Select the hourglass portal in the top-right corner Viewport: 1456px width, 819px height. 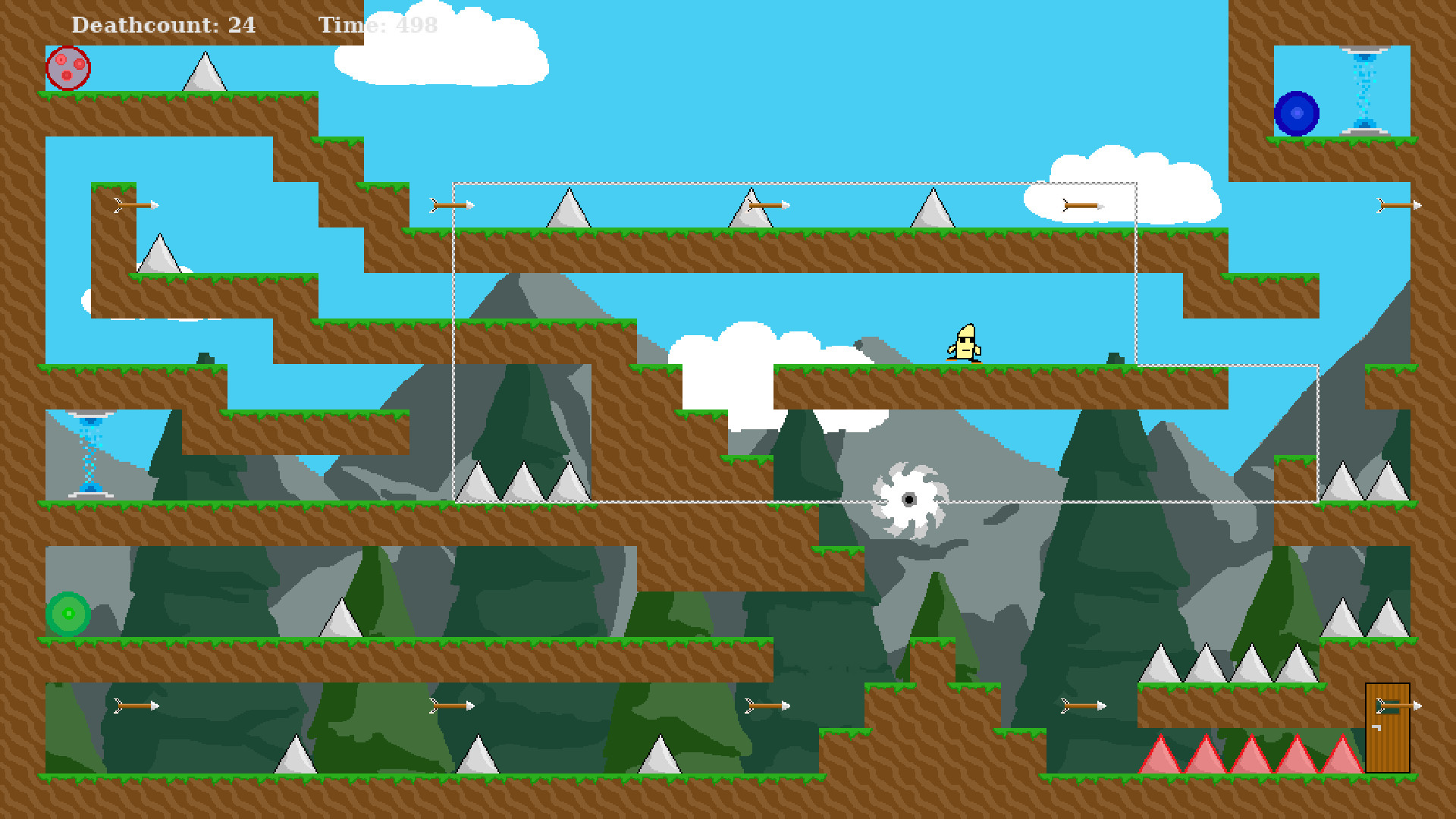coord(1363,91)
